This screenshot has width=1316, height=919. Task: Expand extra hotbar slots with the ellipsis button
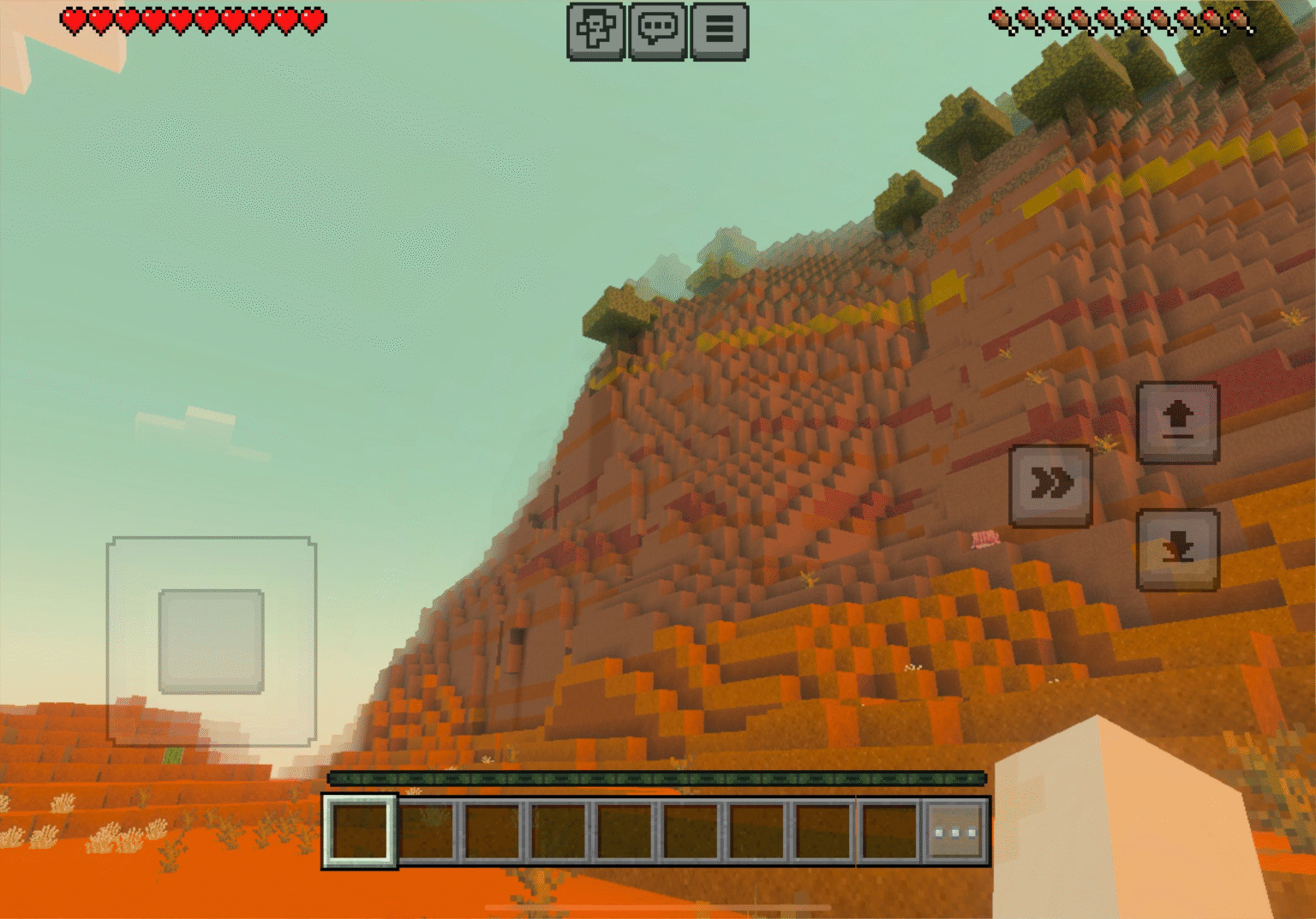coord(954,829)
